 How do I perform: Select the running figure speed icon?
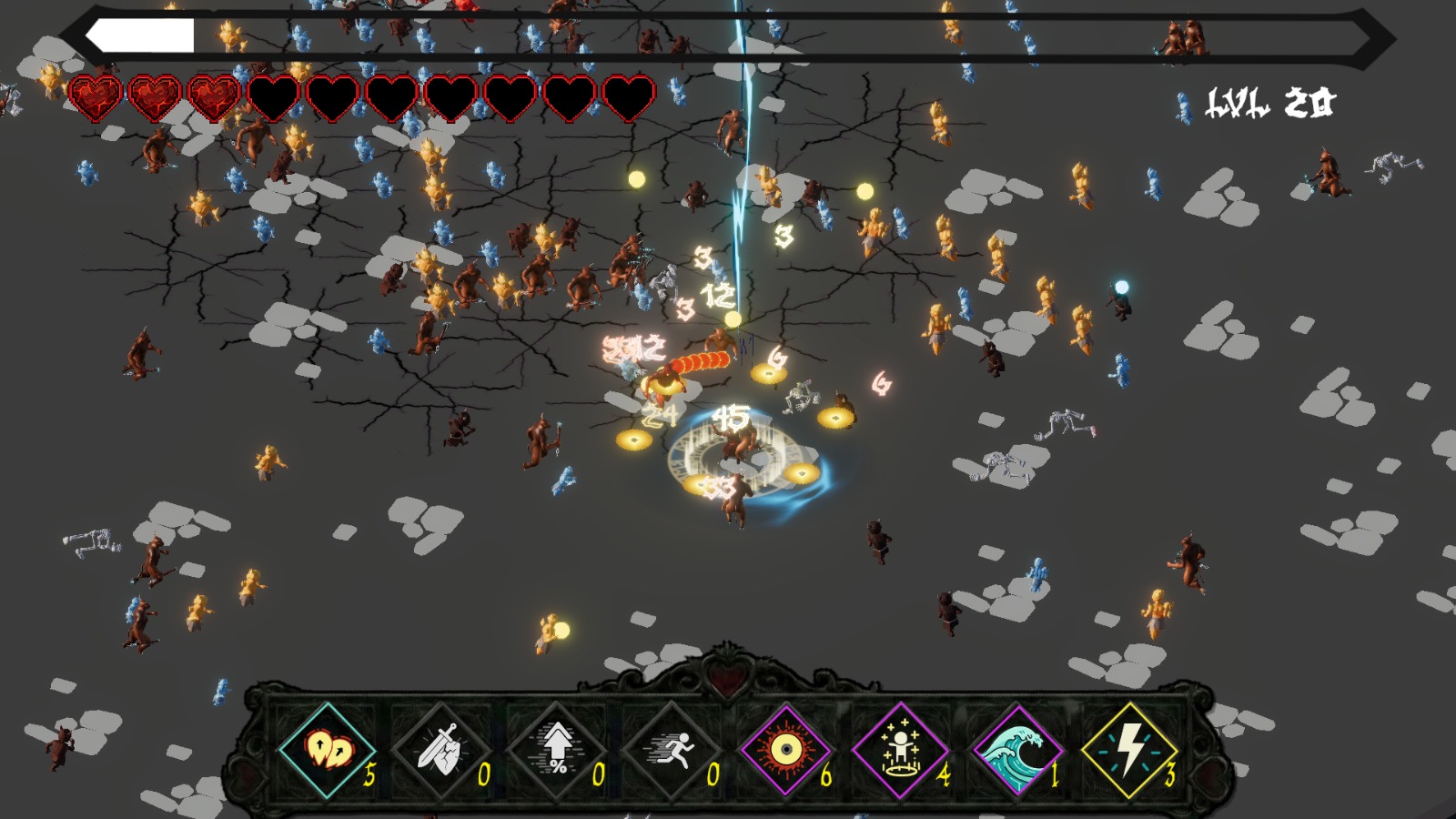click(672, 751)
